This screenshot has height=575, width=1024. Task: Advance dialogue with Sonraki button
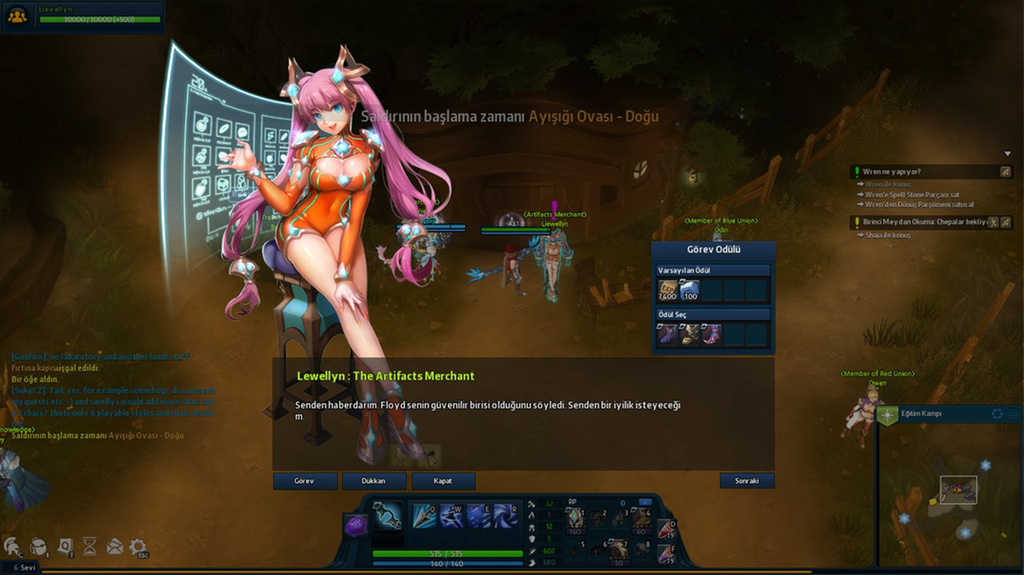click(x=746, y=481)
